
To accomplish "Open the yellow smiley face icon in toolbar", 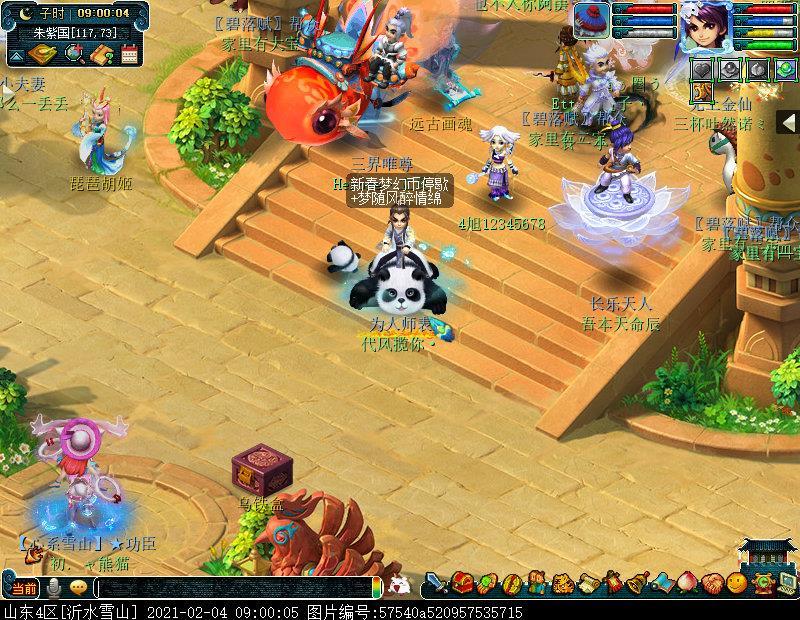I will pos(737,583).
